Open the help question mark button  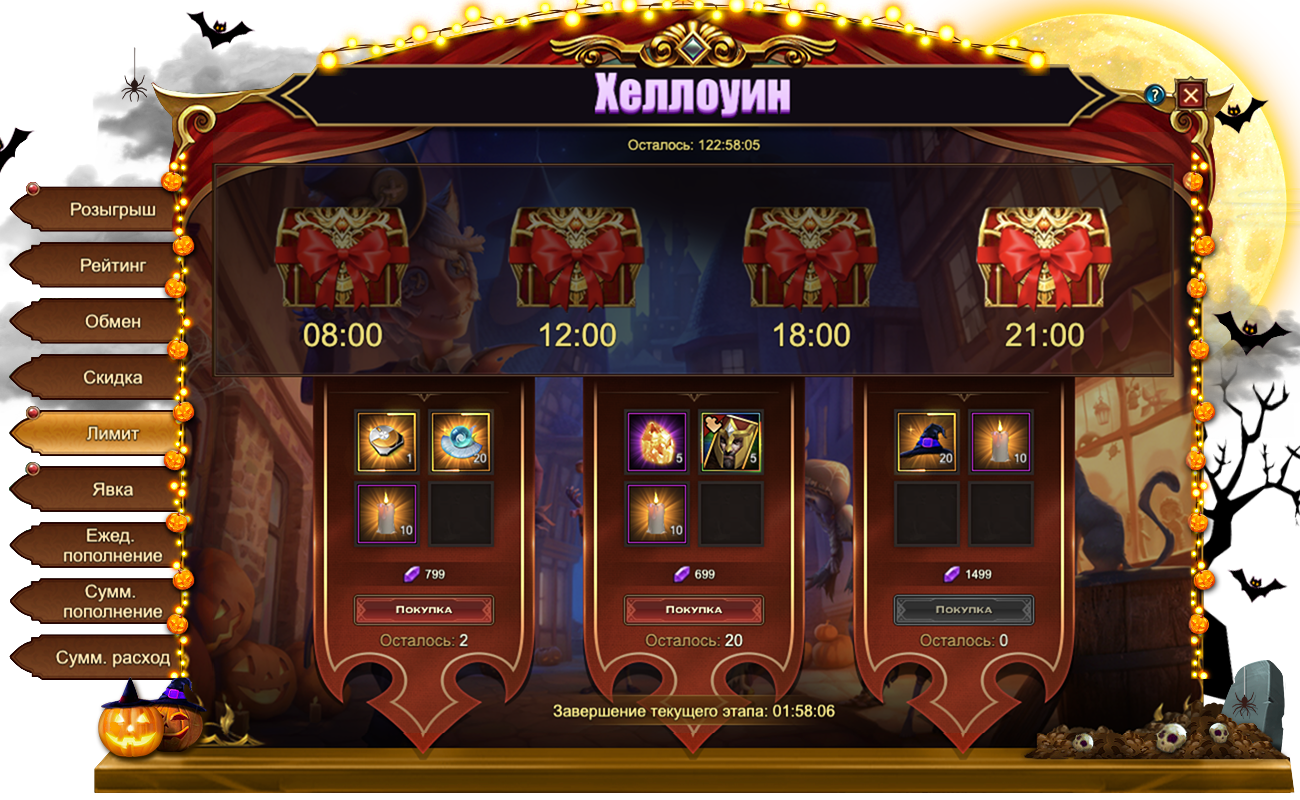1155,95
